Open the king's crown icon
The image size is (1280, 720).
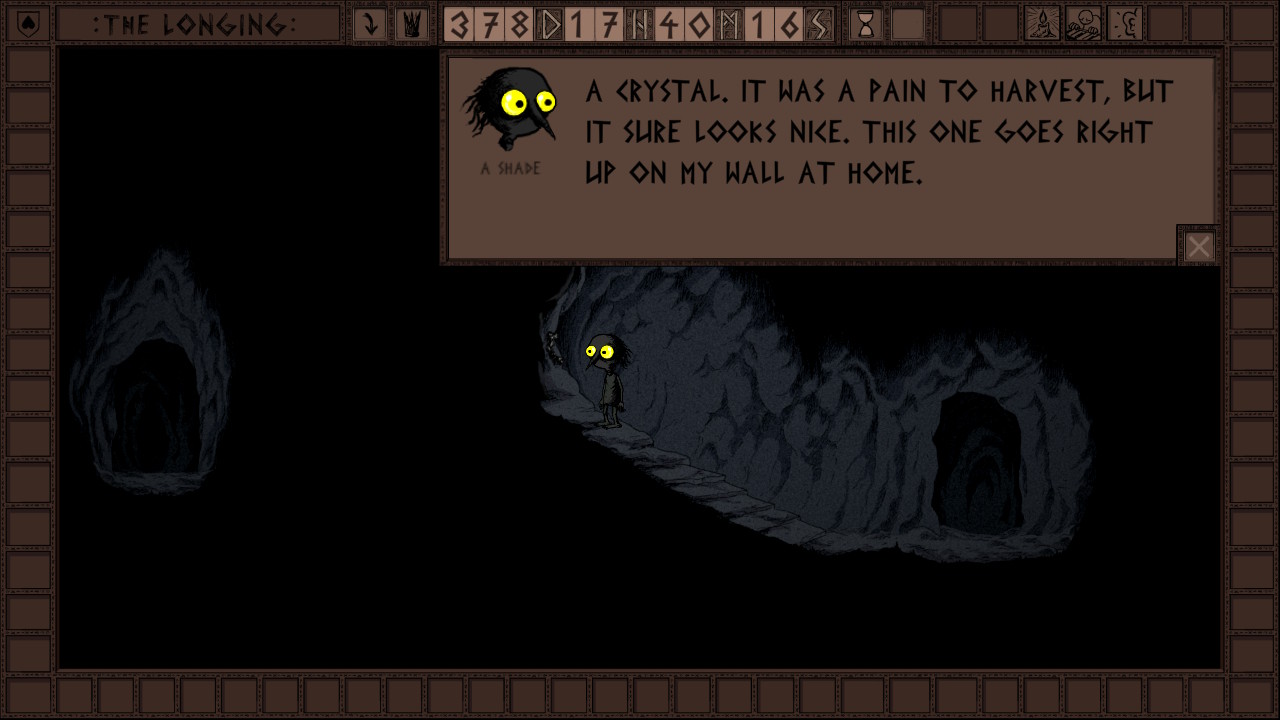[411, 24]
